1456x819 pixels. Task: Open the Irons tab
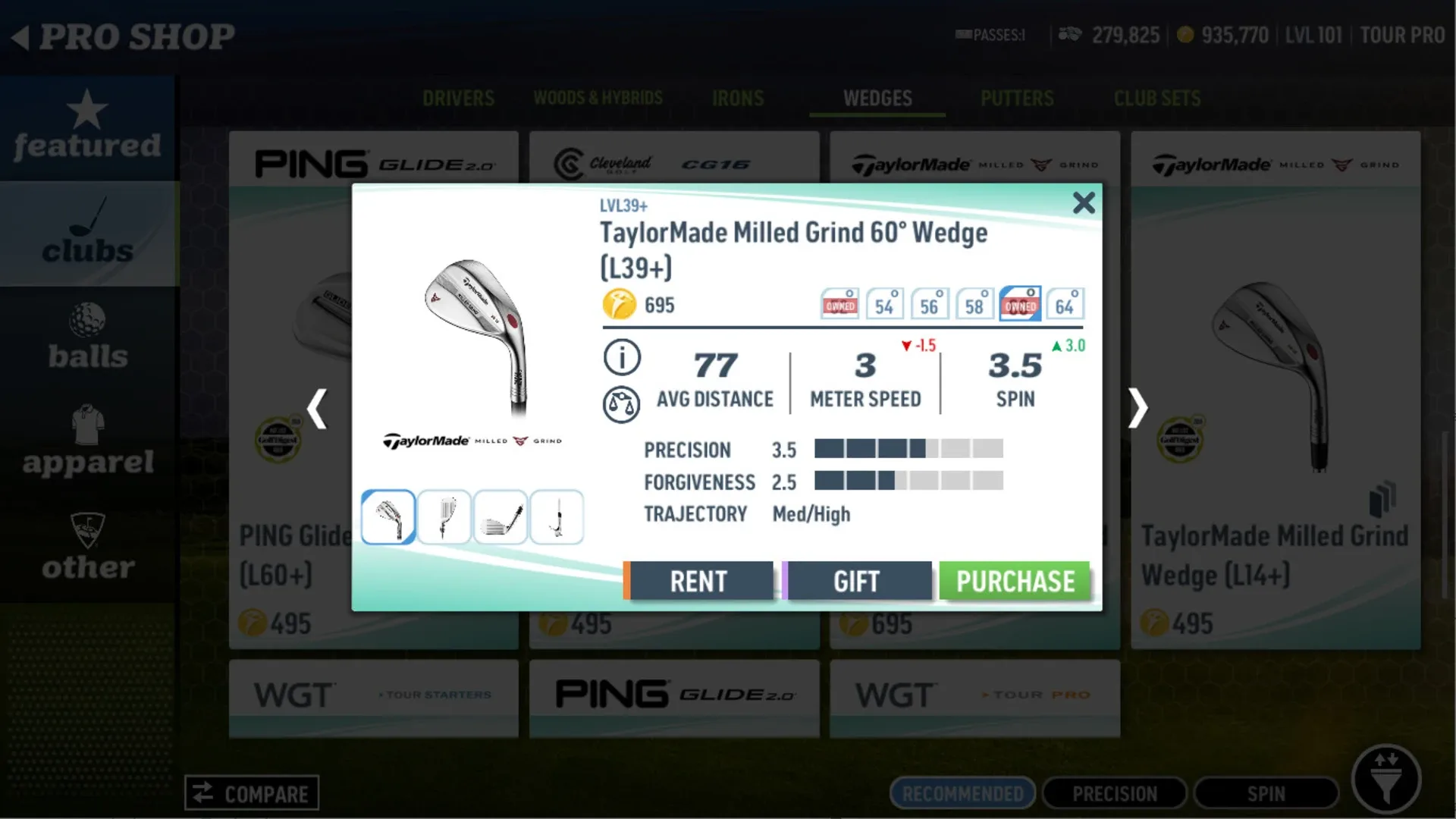pos(737,98)
